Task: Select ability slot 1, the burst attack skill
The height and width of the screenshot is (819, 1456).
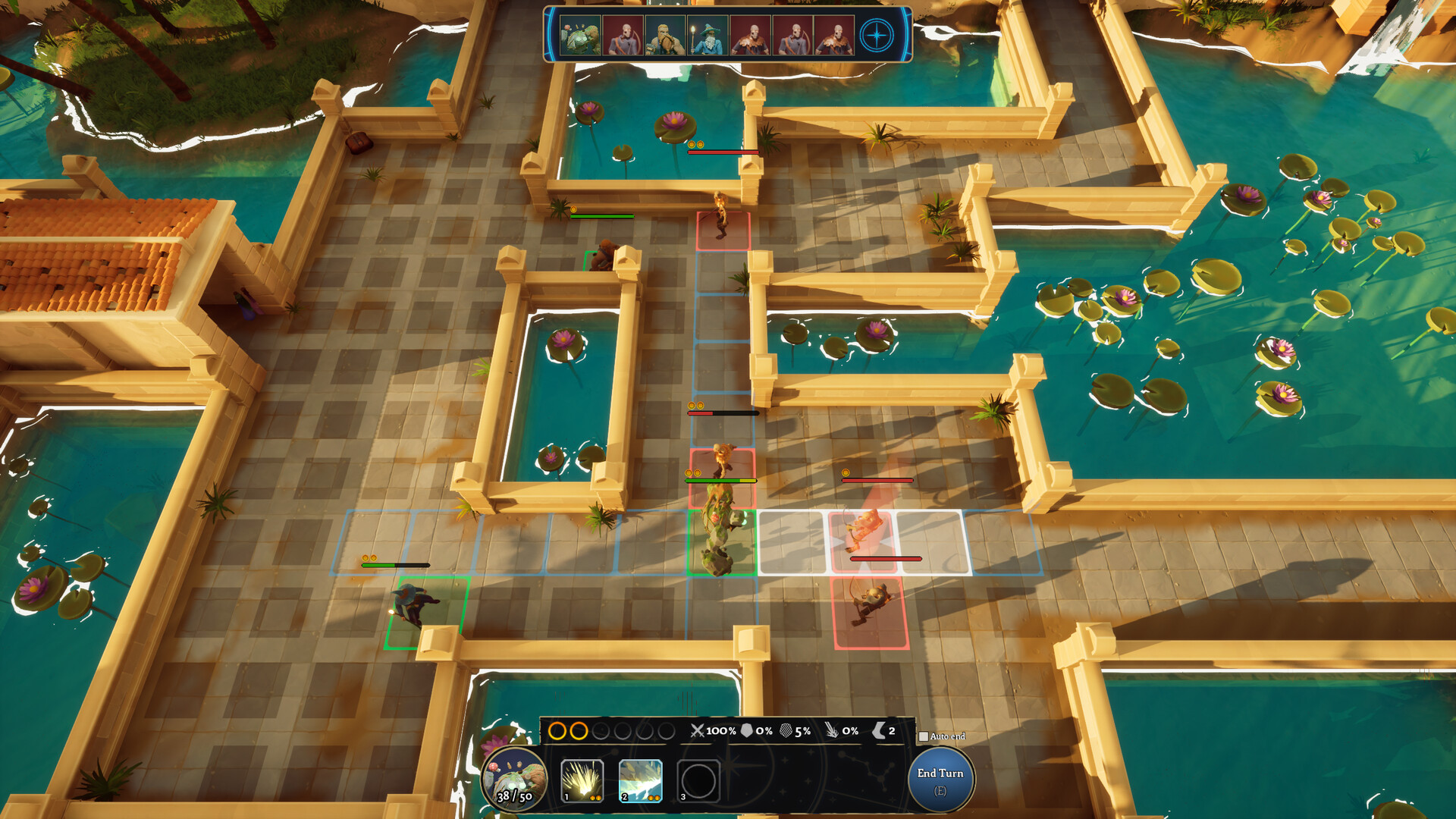Action: (582, 780)
